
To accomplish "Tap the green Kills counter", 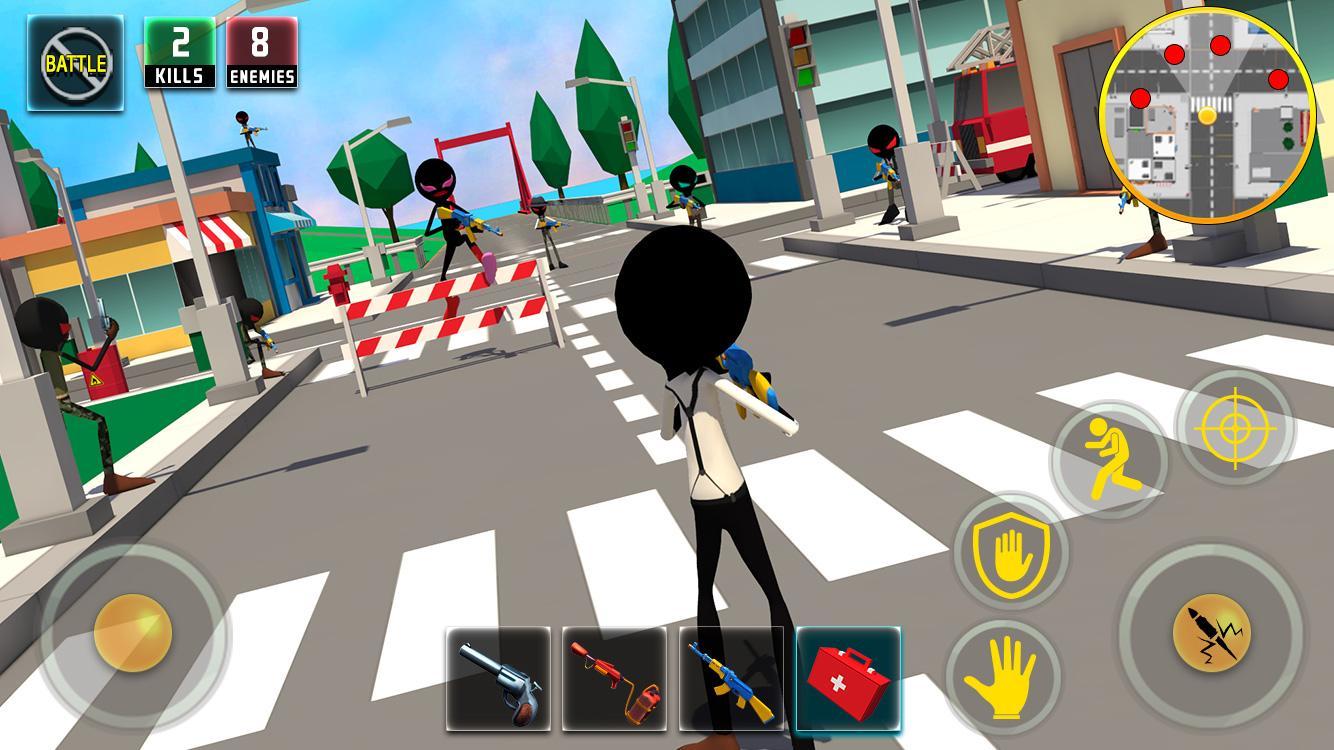I will click(x=178, y=51).
